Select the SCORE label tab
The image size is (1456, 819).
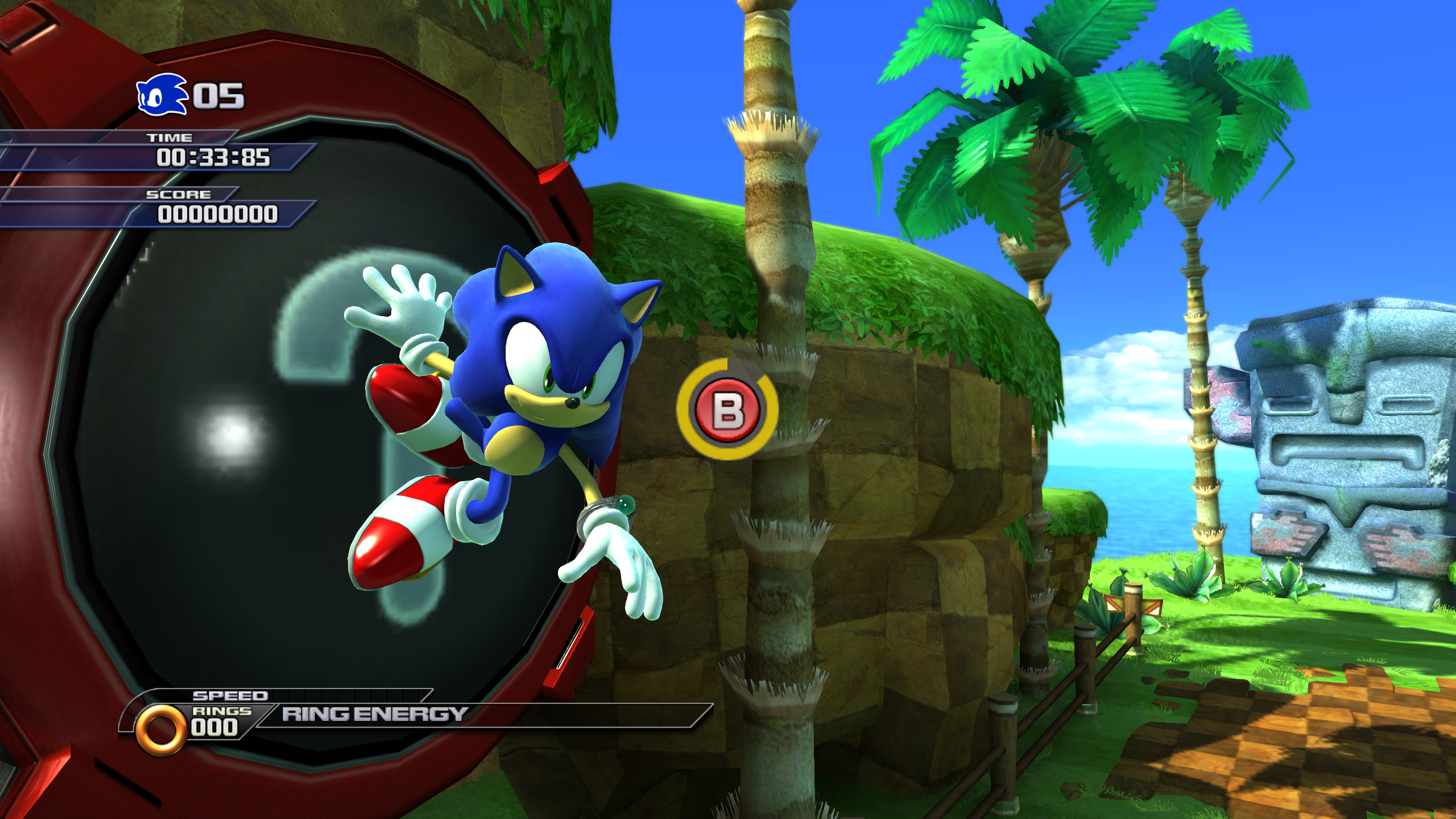177,194
